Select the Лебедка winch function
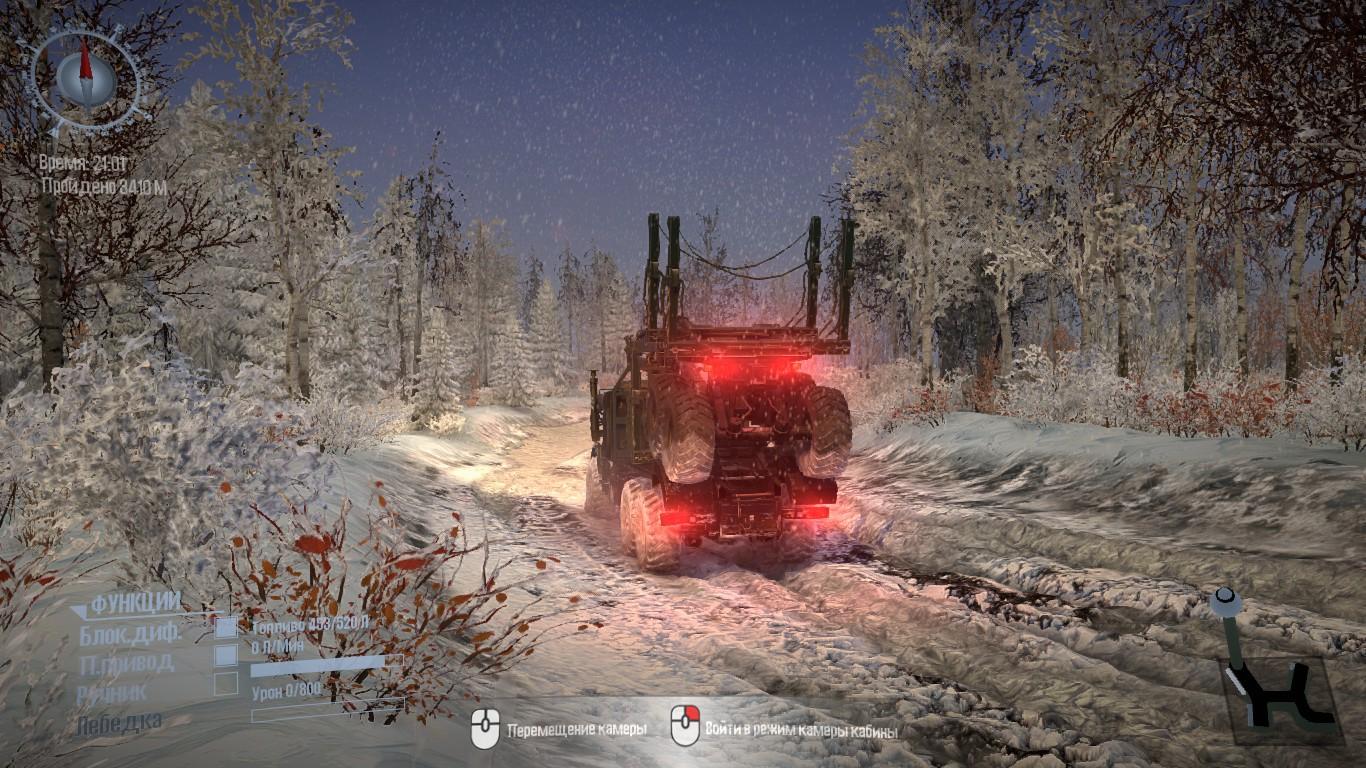The width and height of the screenshot is (1366, 768). [x=119, y=722]
